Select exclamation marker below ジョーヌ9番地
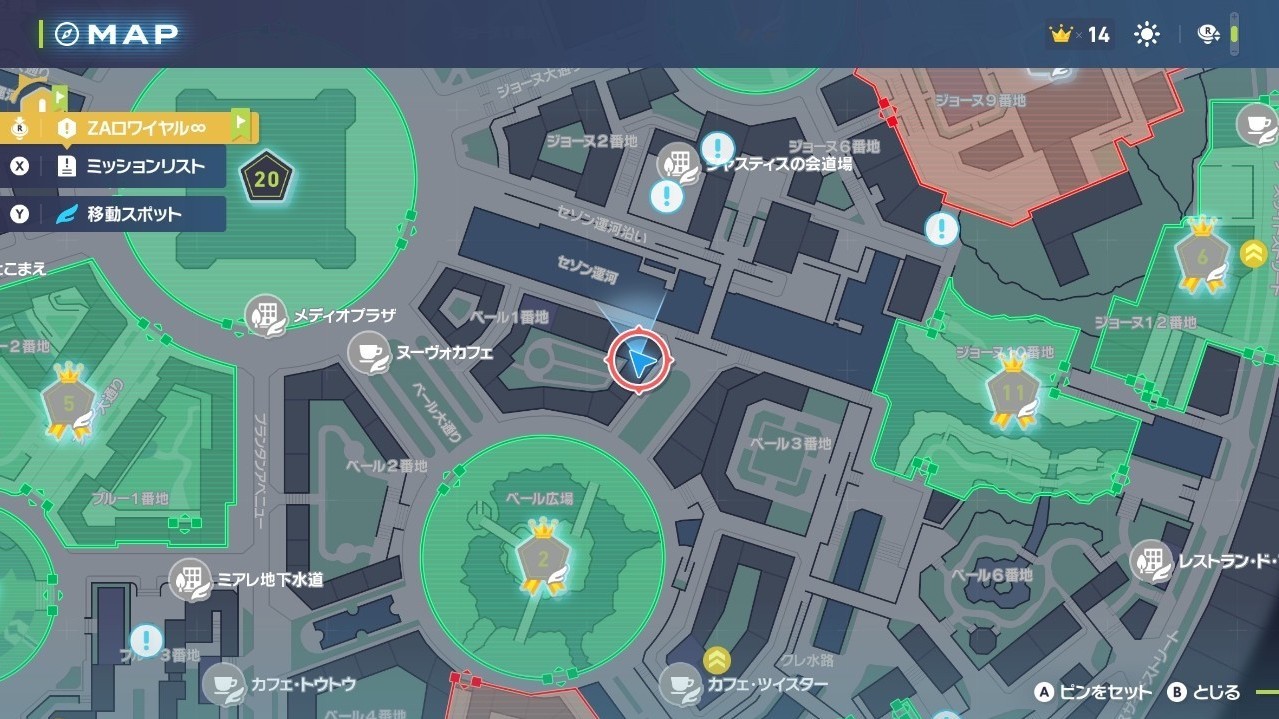This screenshot has width=1279, height=719. [941, 229]
